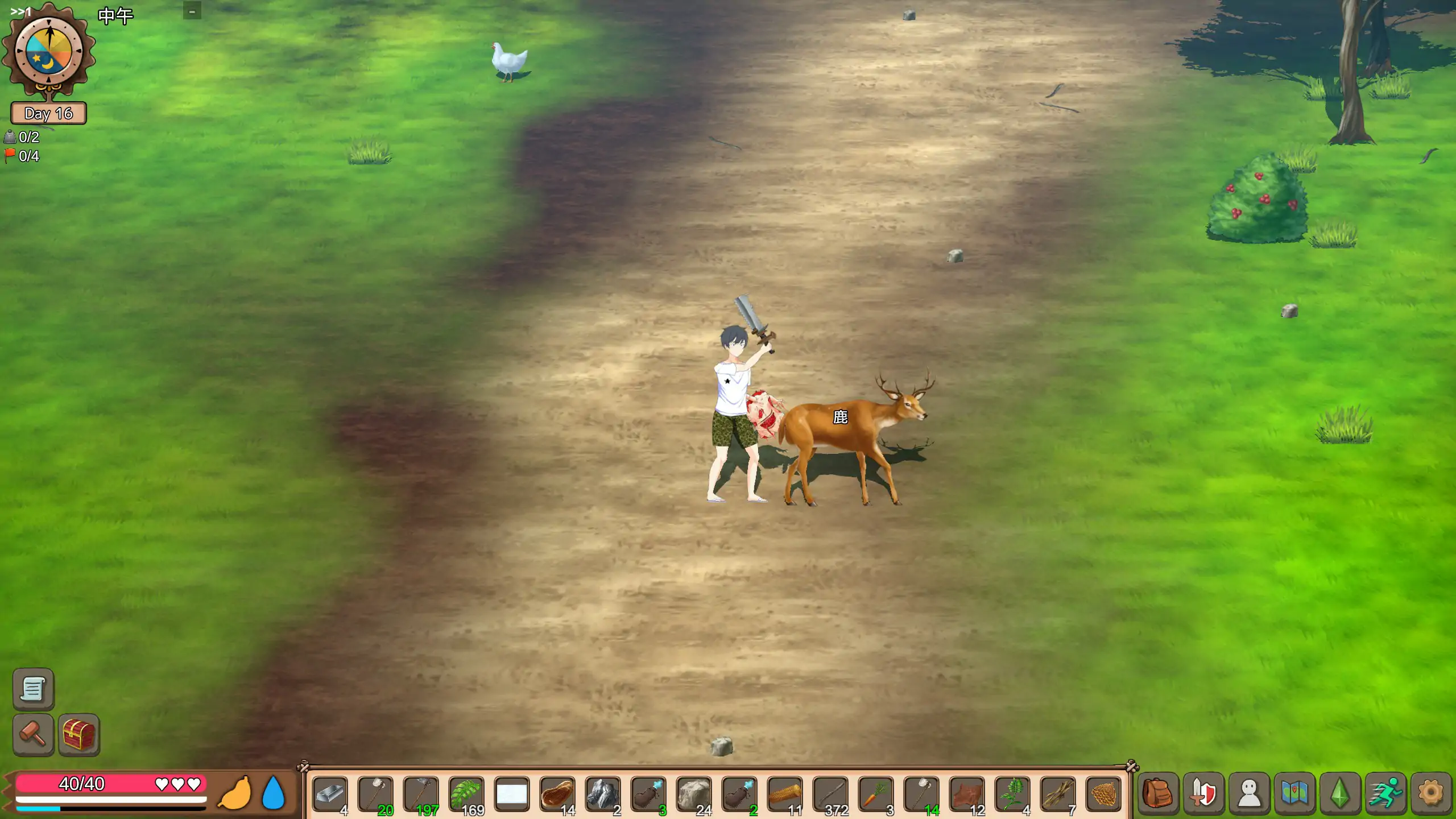Select the green leaf hotbar slot
The width and height of the screenshot is (1456, 819).
(466, 795)
